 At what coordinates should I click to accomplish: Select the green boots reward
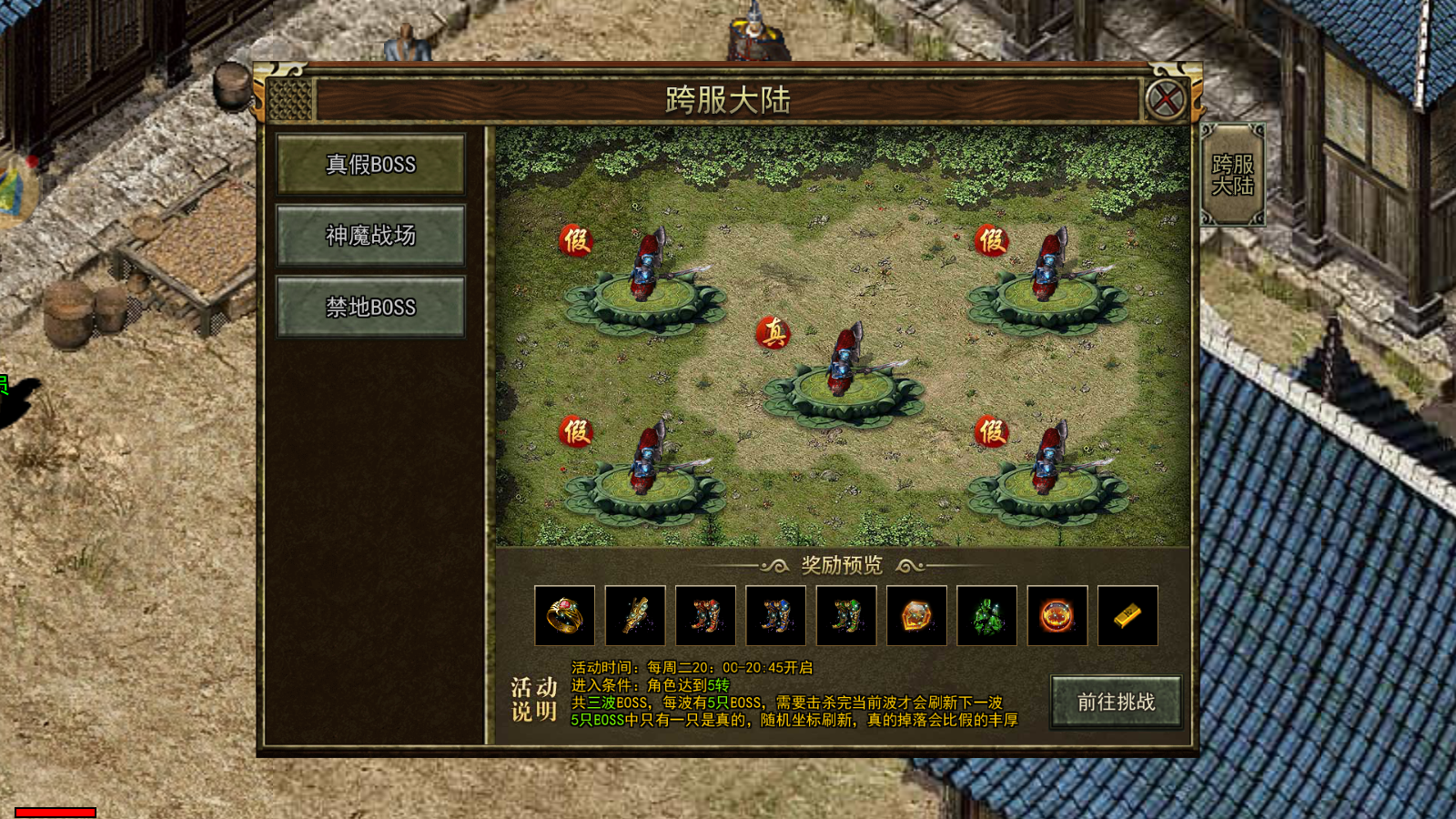point(846,616)
